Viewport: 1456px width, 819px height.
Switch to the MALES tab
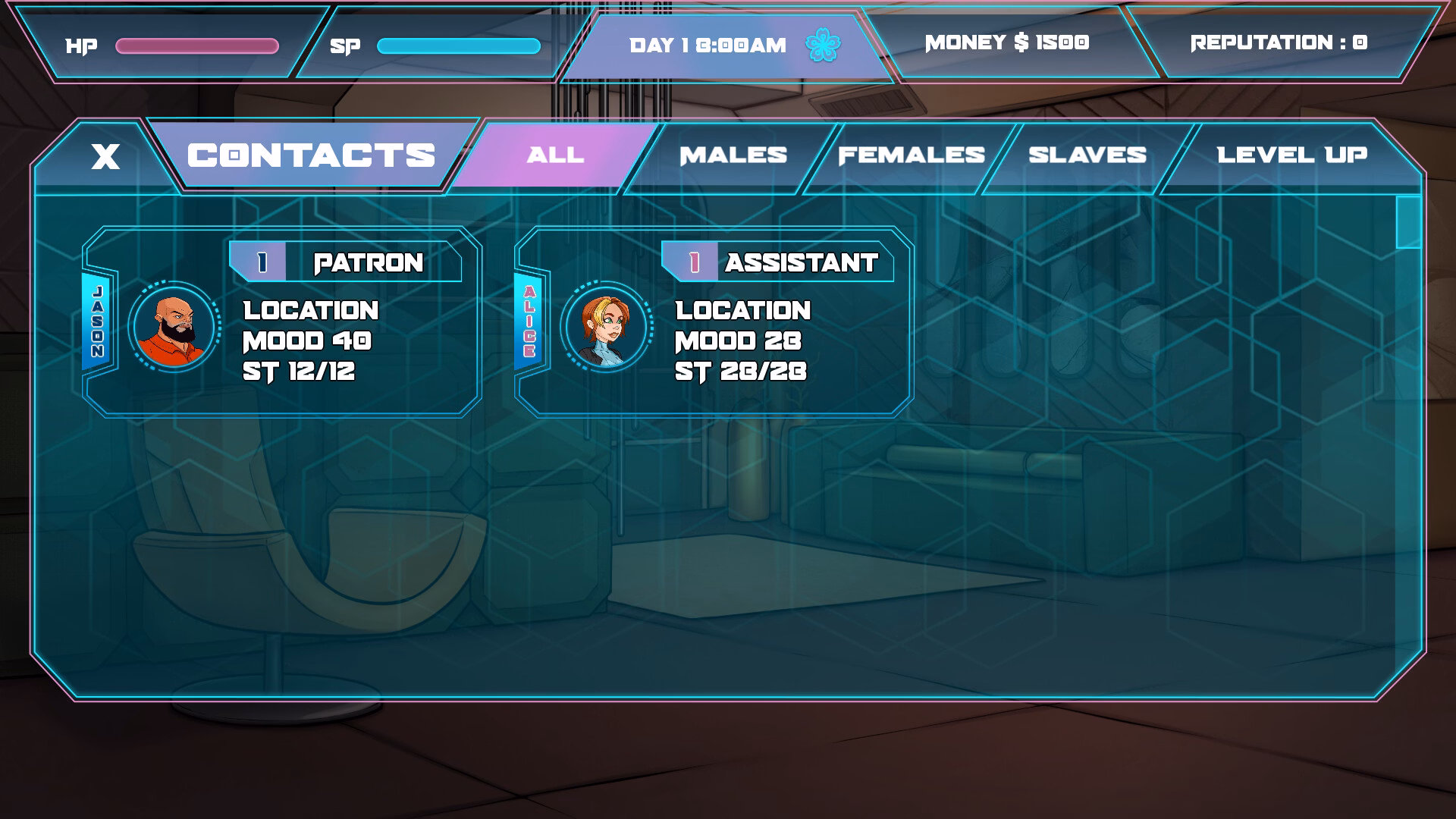[733, 155]
